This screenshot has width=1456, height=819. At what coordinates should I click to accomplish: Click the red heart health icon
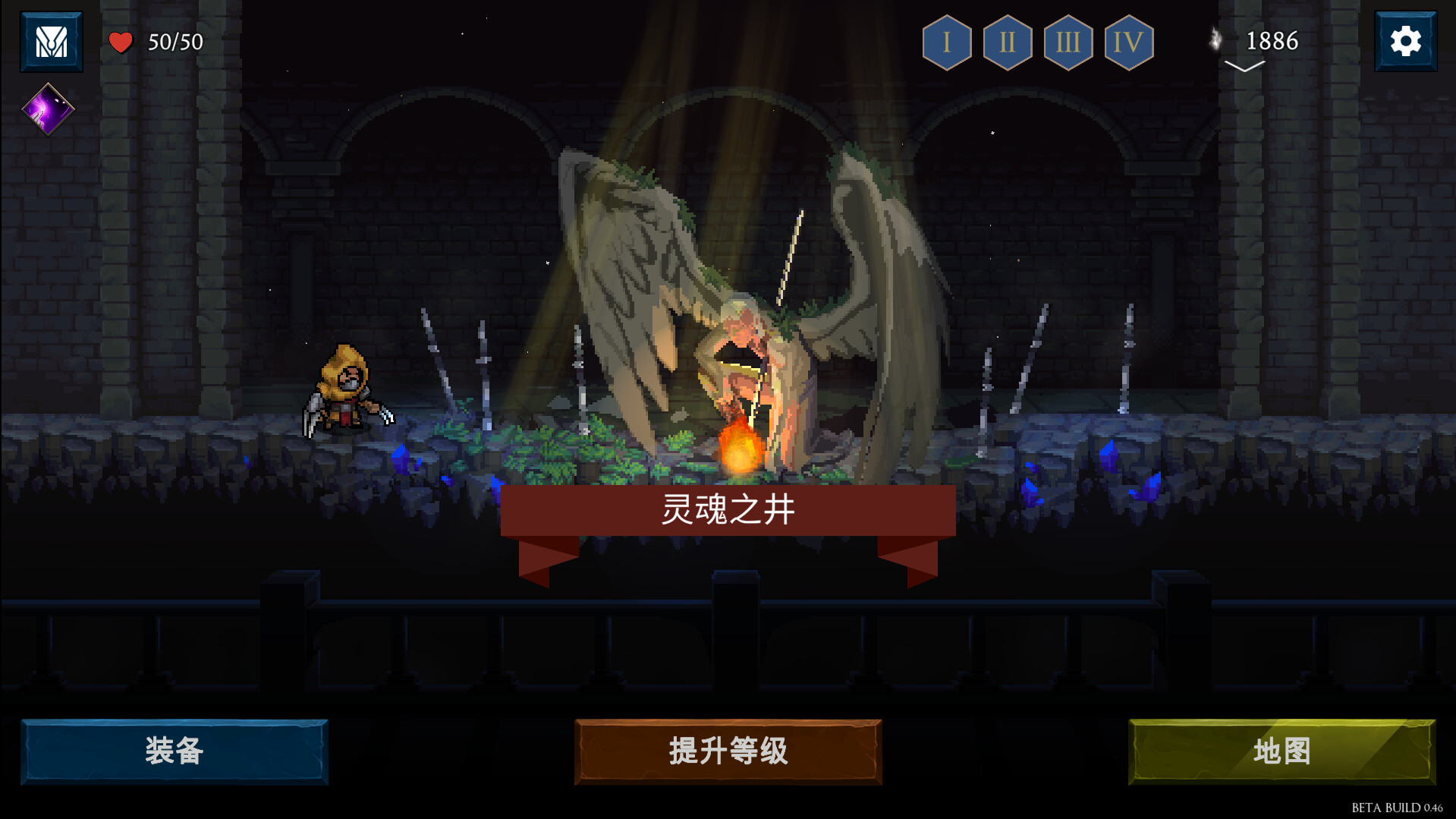click(121, 42)
